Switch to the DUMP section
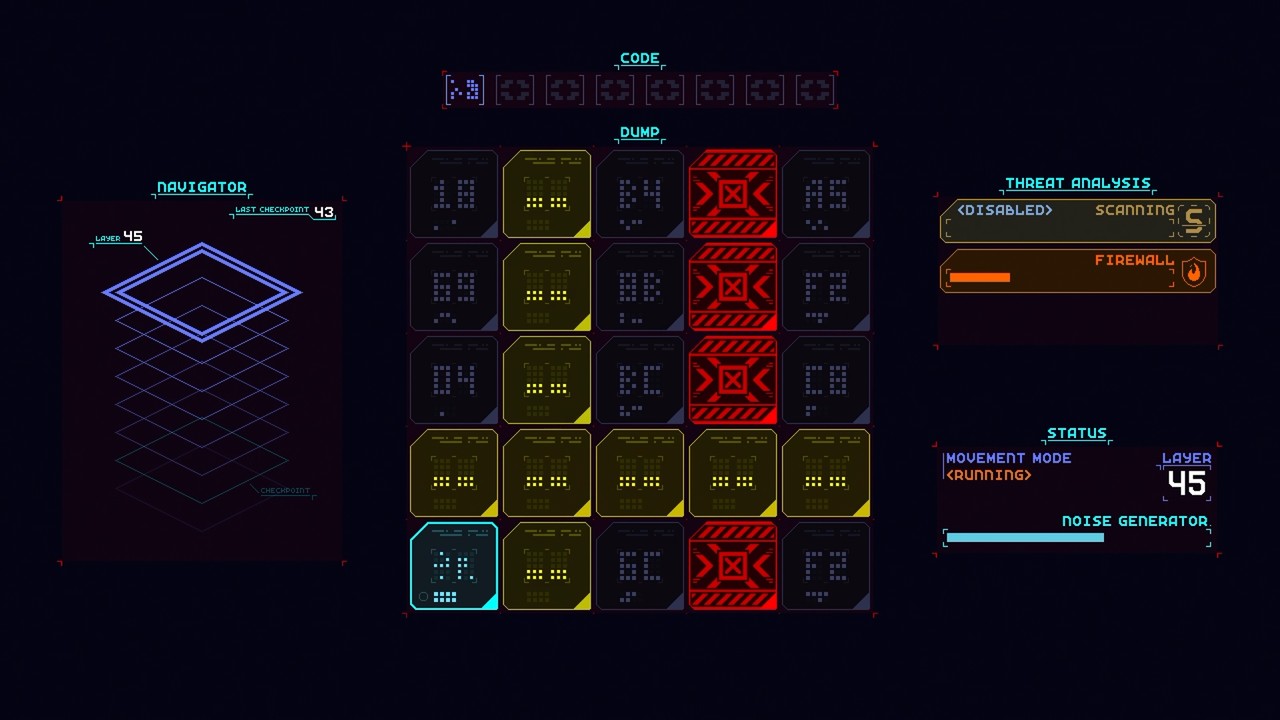This screenshot has width=1280, height=720. click(x=639, y=131)
